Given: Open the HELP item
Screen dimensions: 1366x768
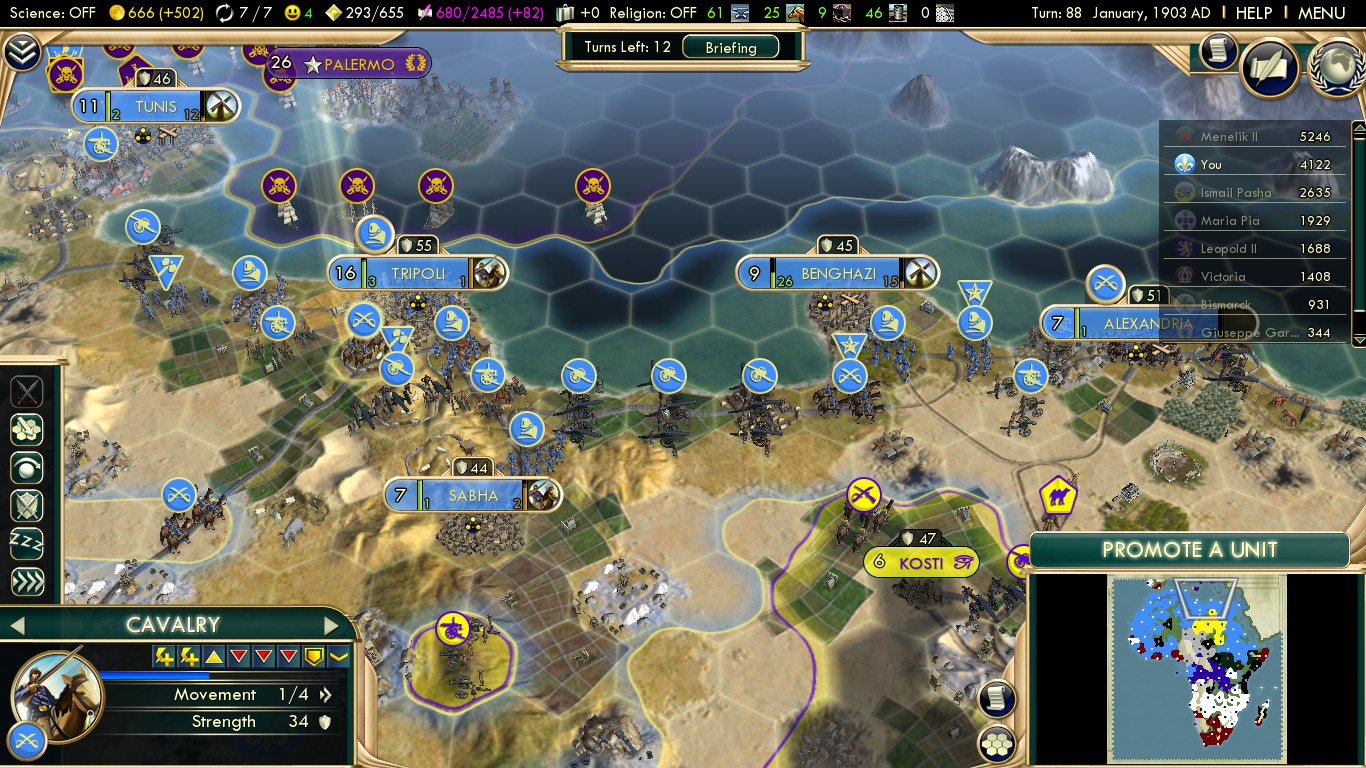Looking at the screenshot, I should [x=1254, y=13].
